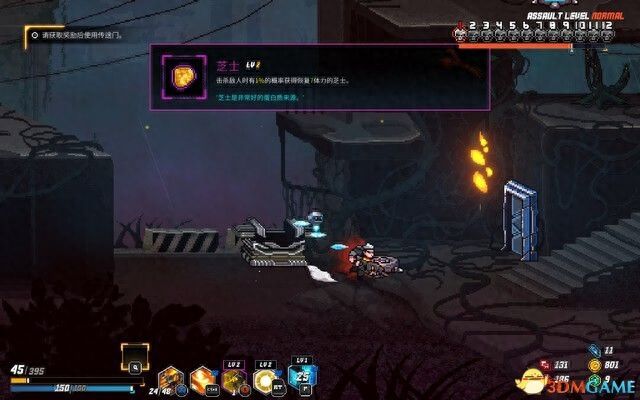
Task: Select the primary weapon hexagon slot
Action: point(170,380)
